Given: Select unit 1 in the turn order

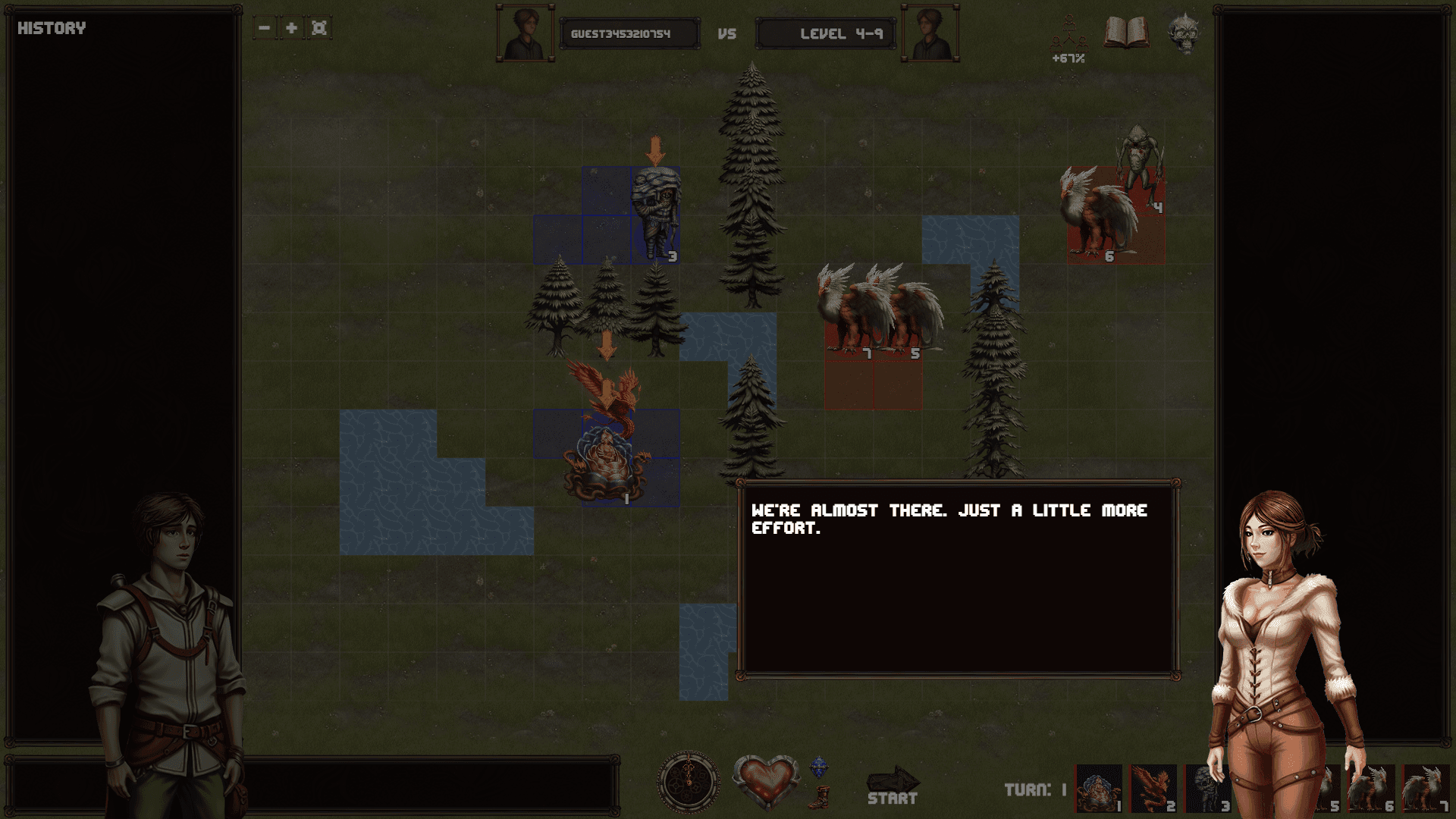Looking at the screenshot, I should pos(1099,789).
